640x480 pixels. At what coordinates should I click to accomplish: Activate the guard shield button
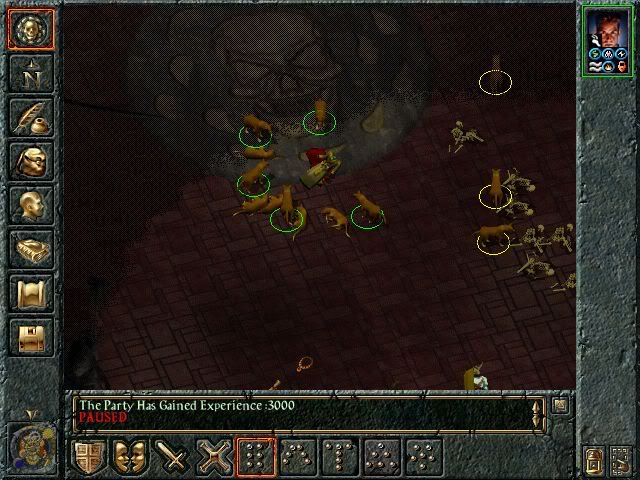tap(90, 458)
